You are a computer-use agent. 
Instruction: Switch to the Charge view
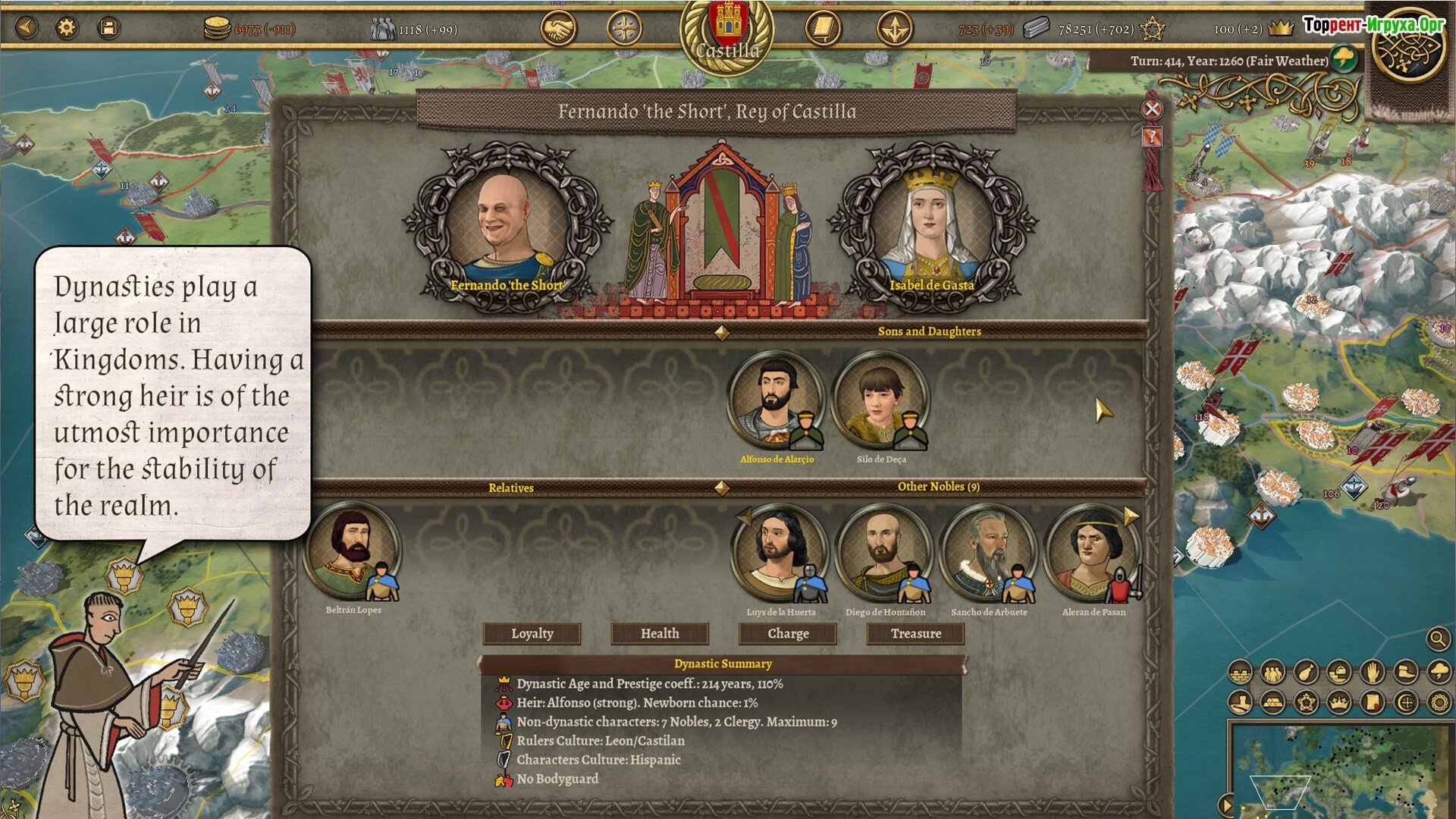(788, 633)
